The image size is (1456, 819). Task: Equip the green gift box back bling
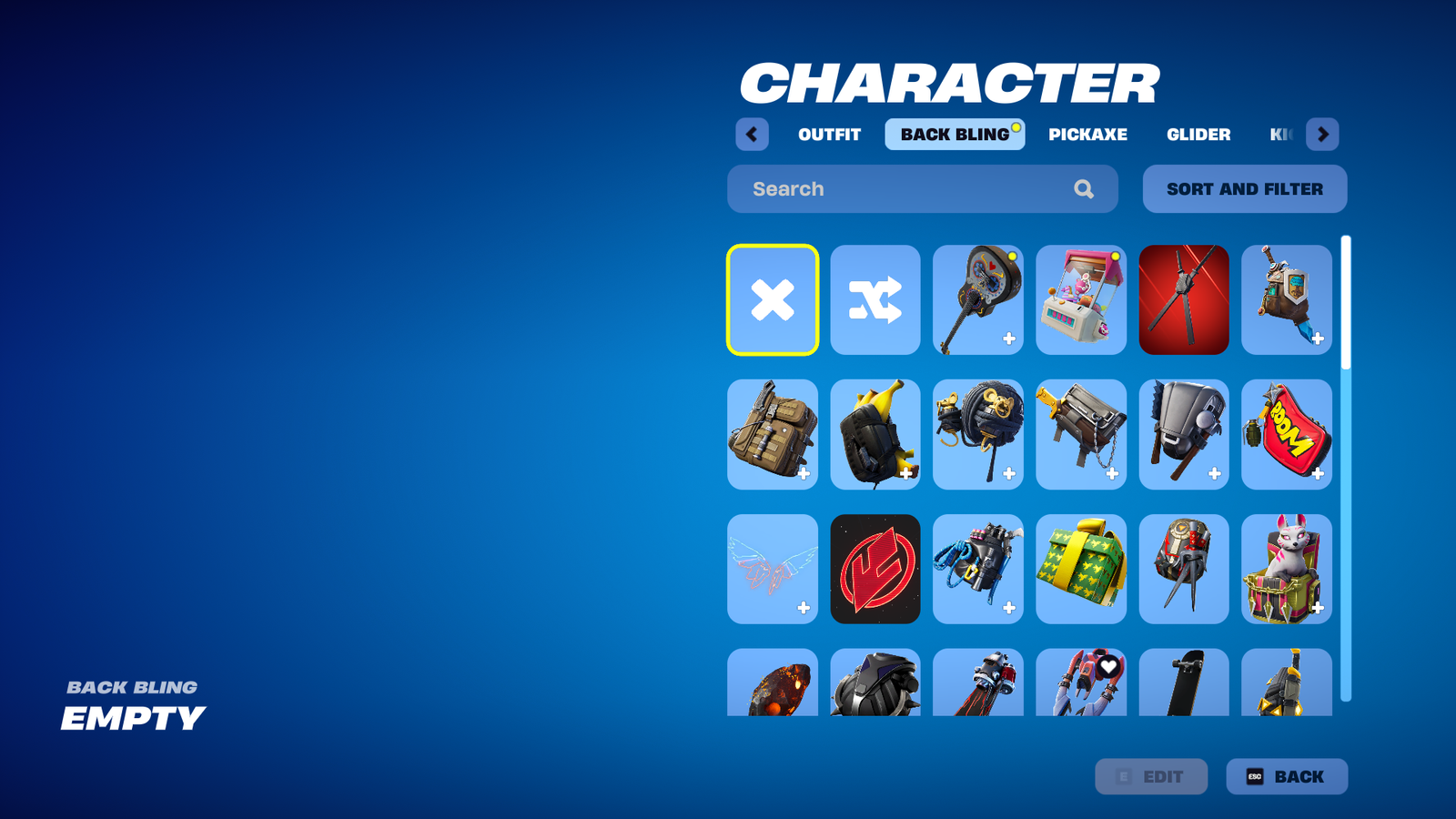tap(1081, 570)
